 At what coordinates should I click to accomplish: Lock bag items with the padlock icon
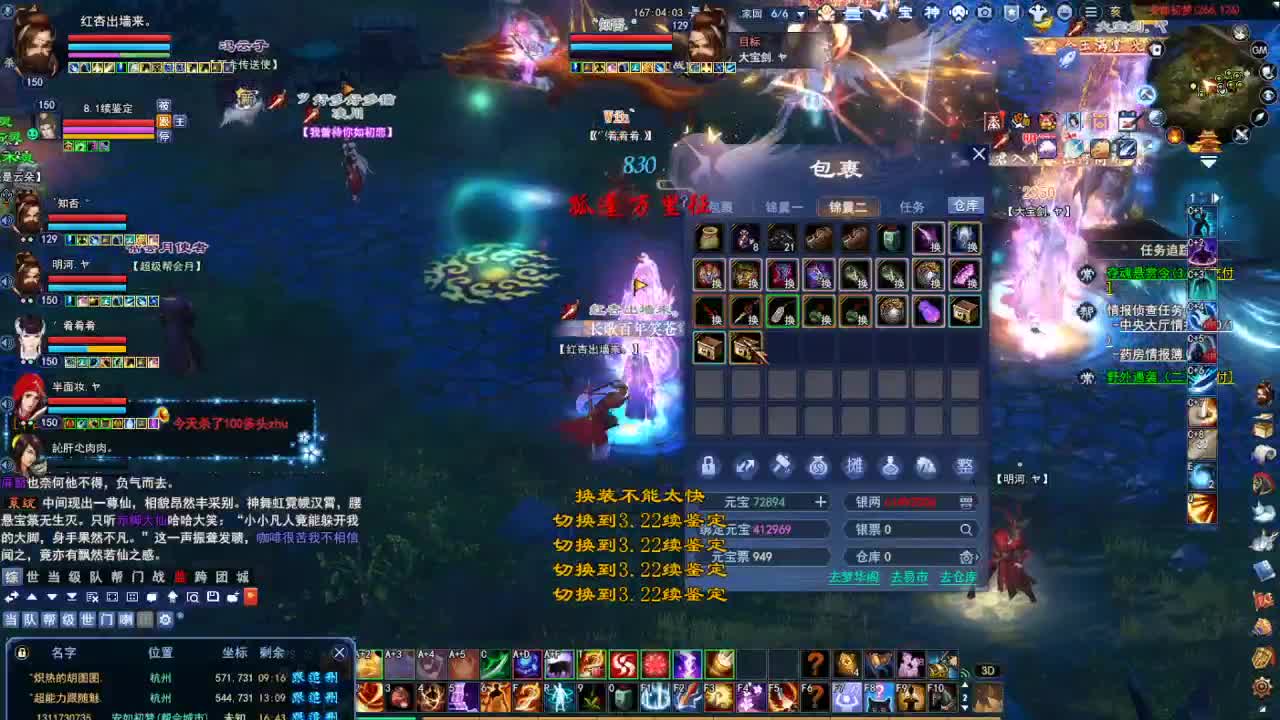708,466
